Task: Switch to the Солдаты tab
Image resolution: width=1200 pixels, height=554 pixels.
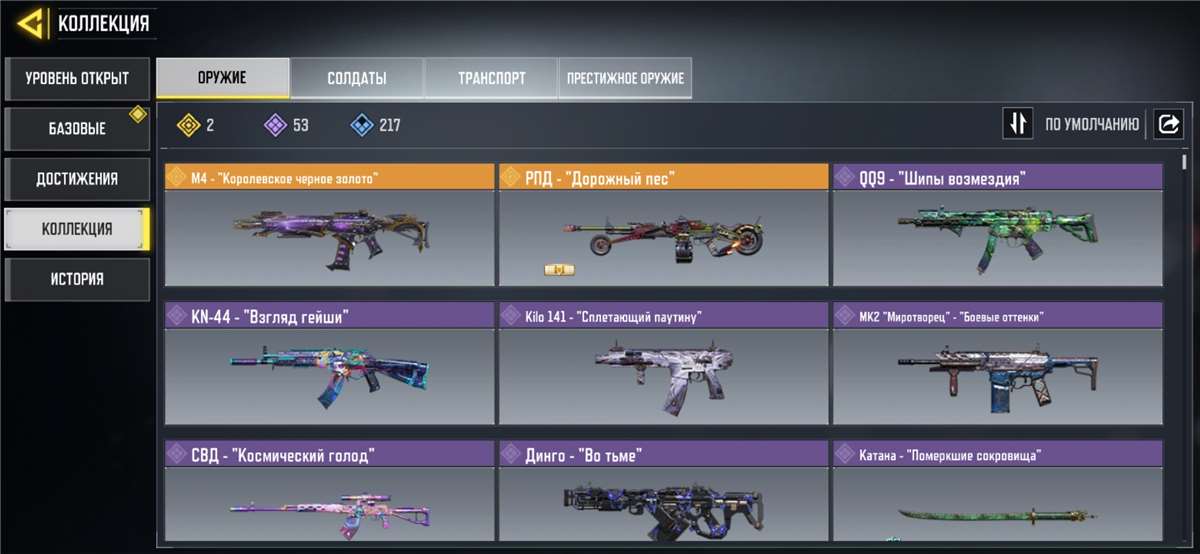Action: (x=357, y=78)
